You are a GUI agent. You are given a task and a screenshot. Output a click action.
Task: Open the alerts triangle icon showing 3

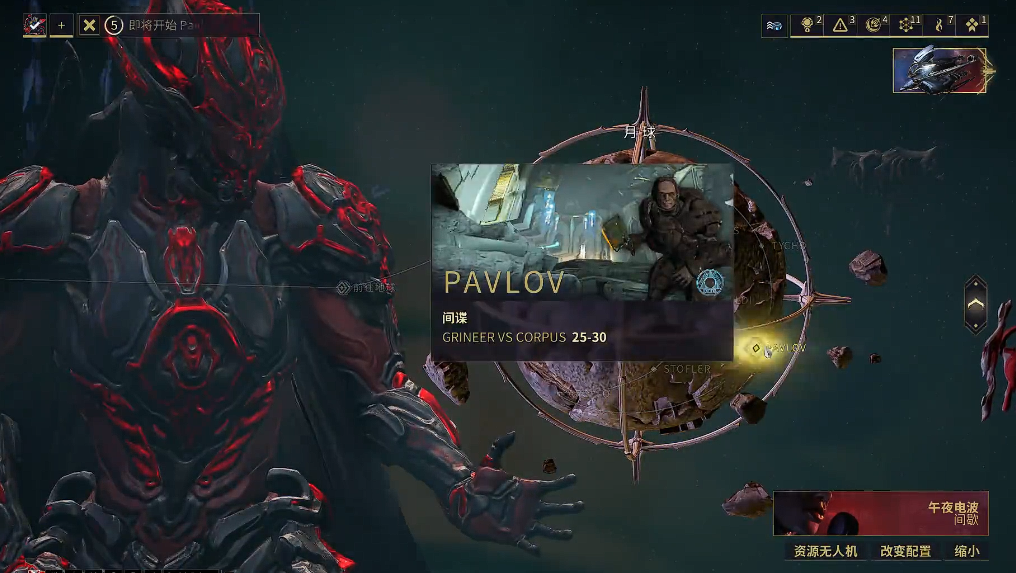[841, 25]
